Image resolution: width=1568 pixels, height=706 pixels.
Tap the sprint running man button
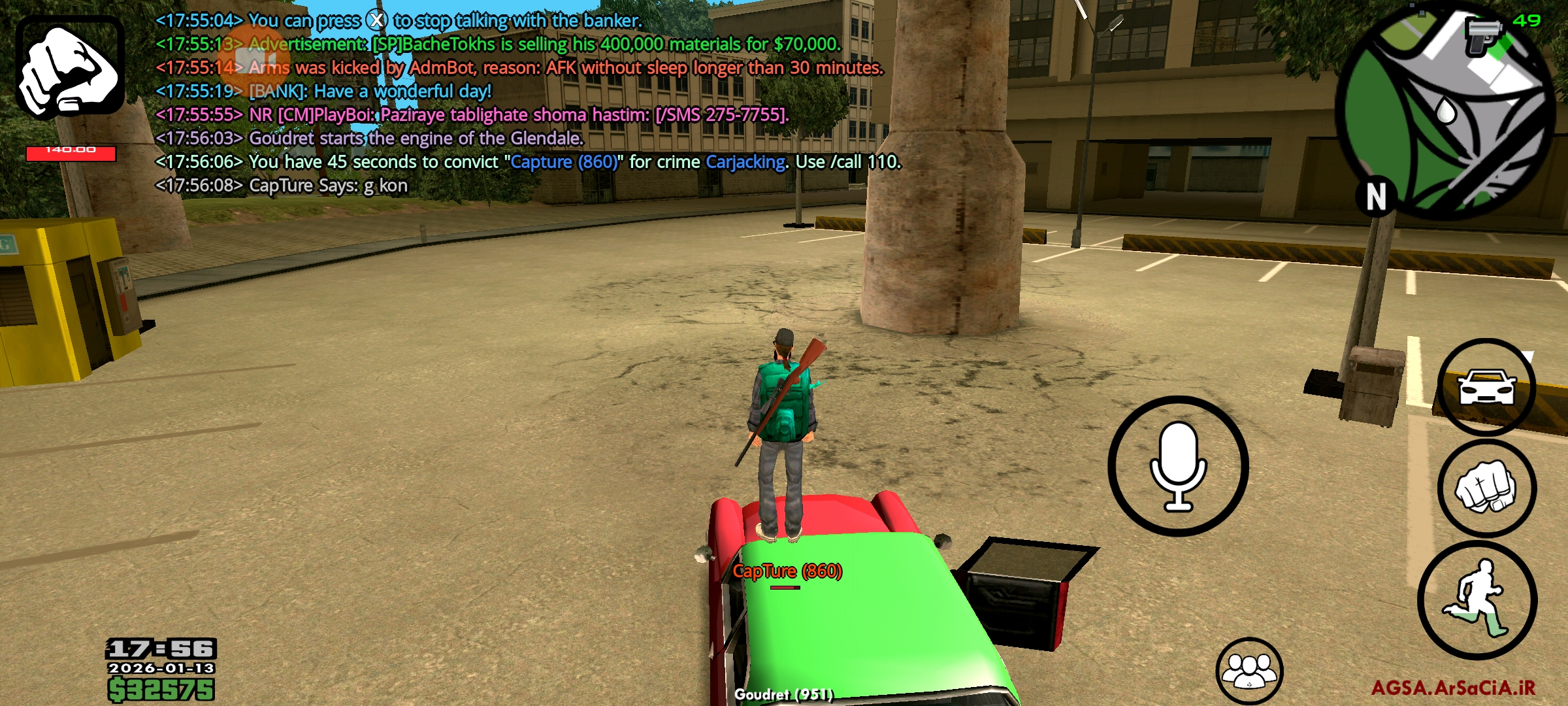[1477, 600]
